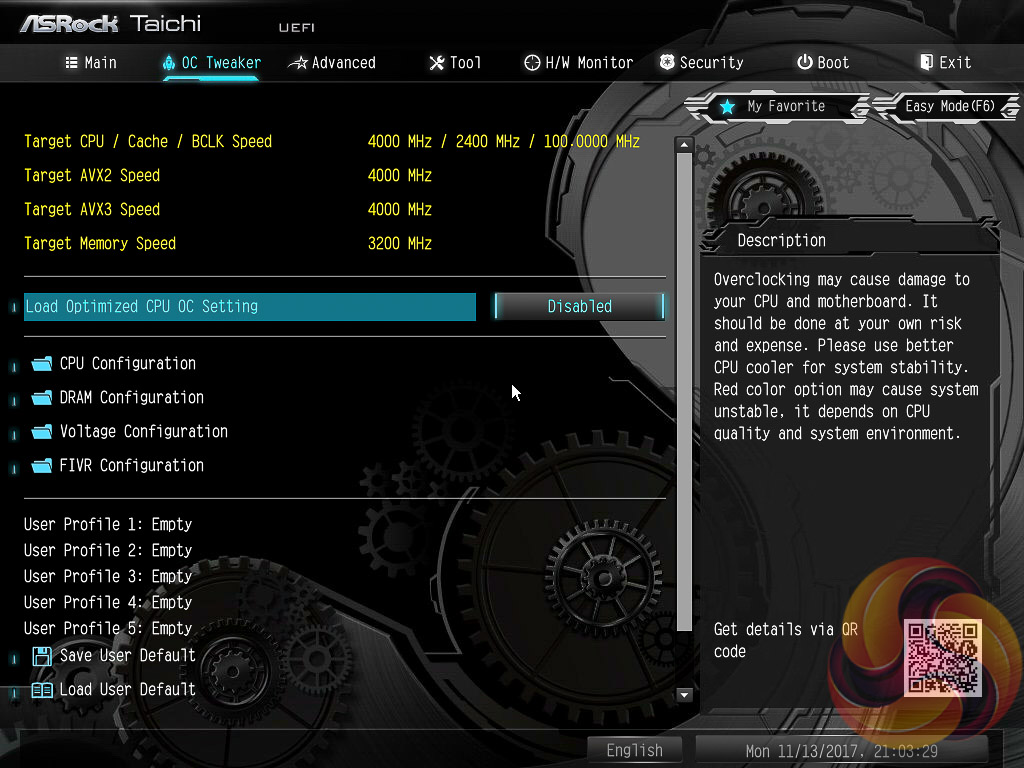Screen dimensions: 1024x768
Task: Open the My Favorite page
Action: pyautogui.click(x=773, y=106)
